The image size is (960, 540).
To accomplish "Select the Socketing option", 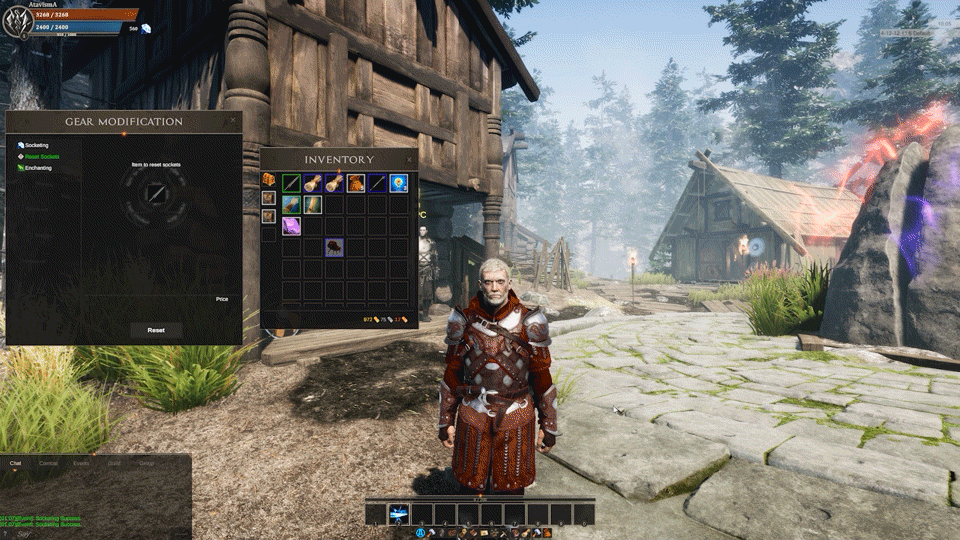I will [x=36, y=146].
